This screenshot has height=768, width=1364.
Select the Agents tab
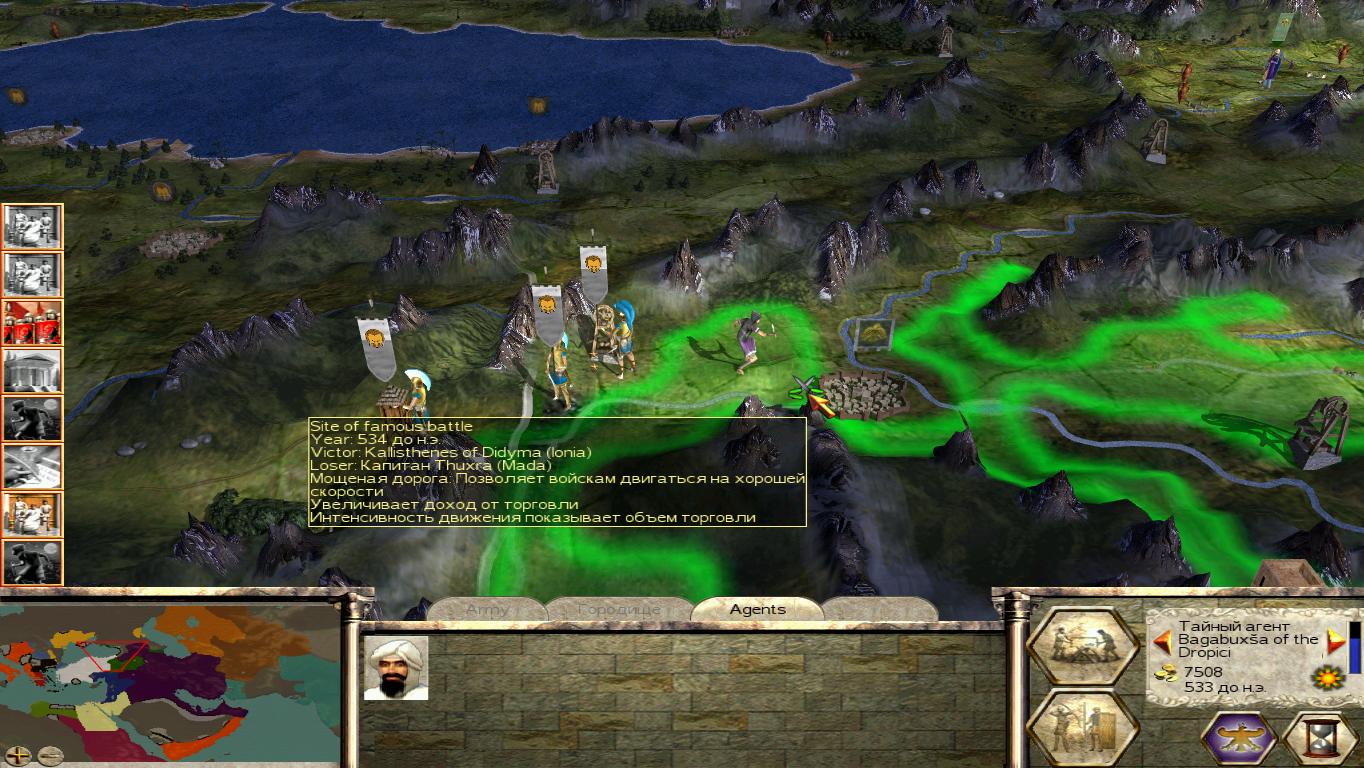click(x=757, y=609)
